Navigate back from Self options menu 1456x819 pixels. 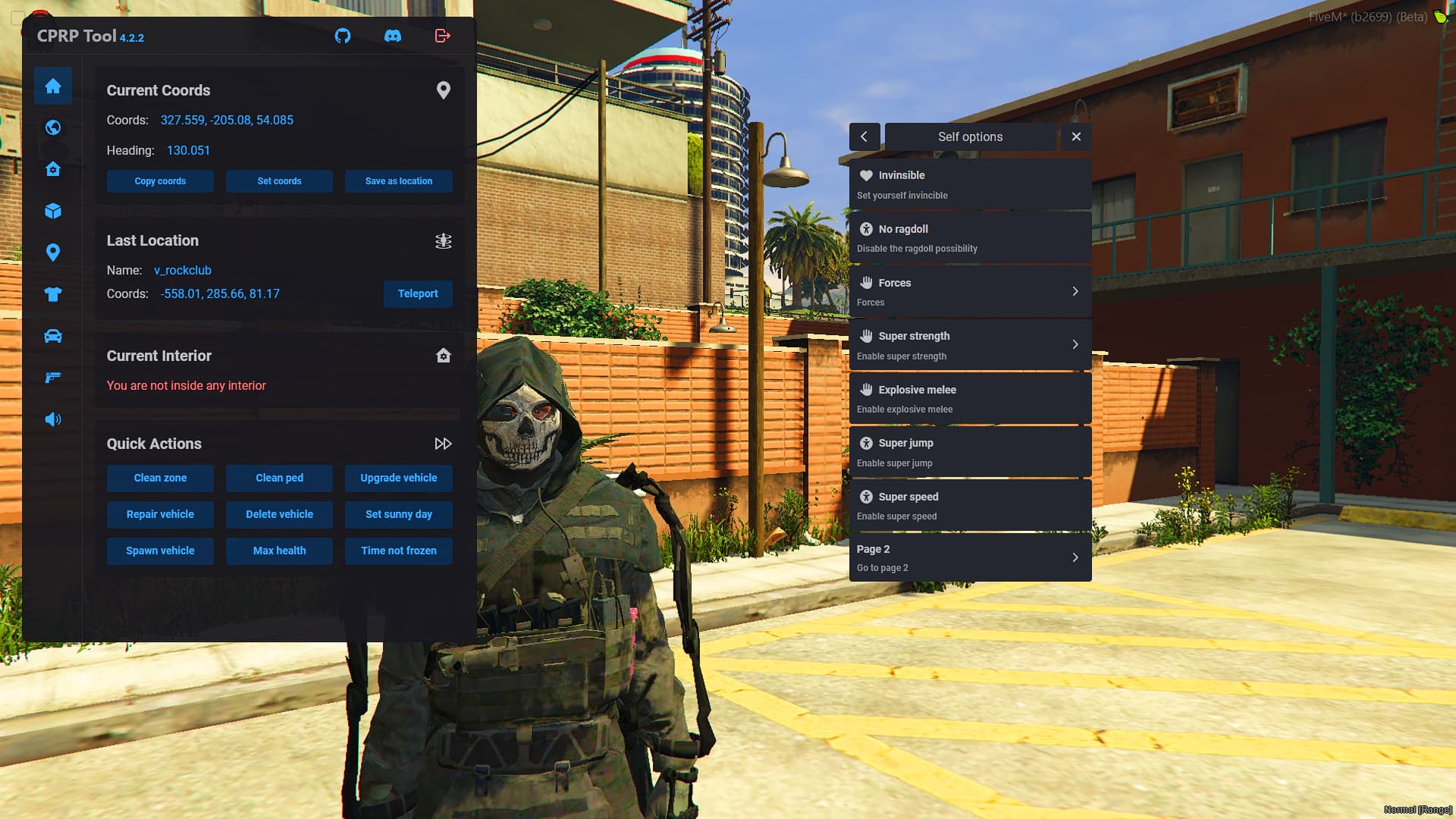click(x=865, y=136)
